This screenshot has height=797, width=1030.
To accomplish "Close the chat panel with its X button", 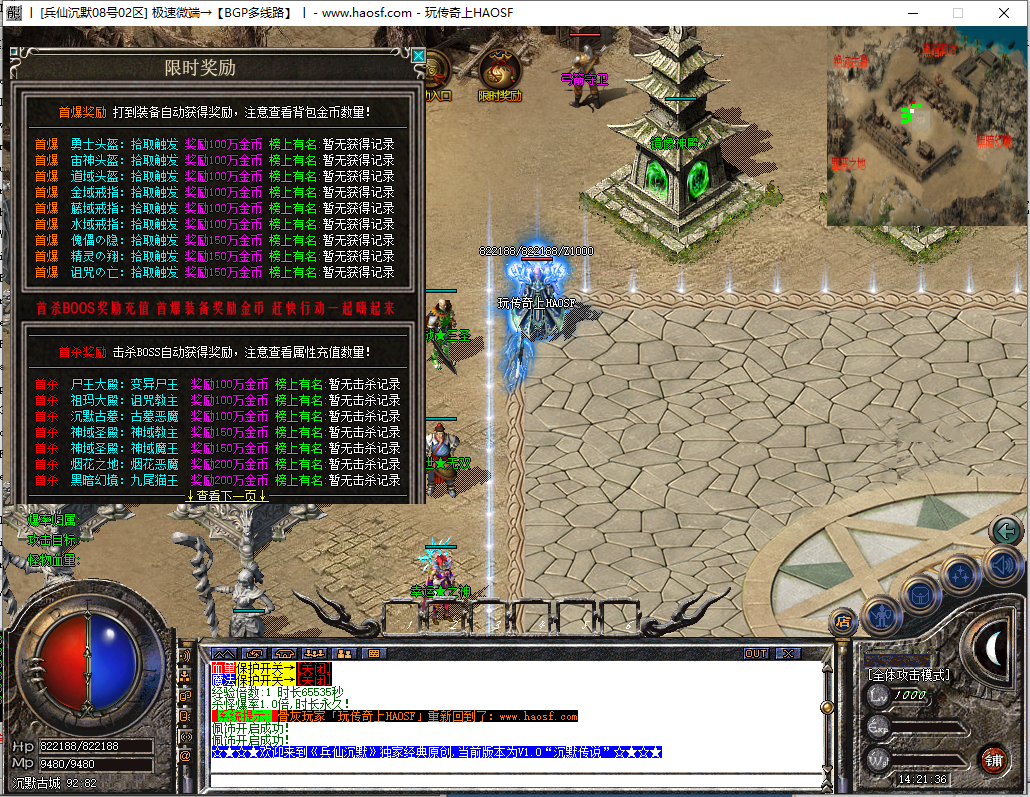I will point(788,653).
